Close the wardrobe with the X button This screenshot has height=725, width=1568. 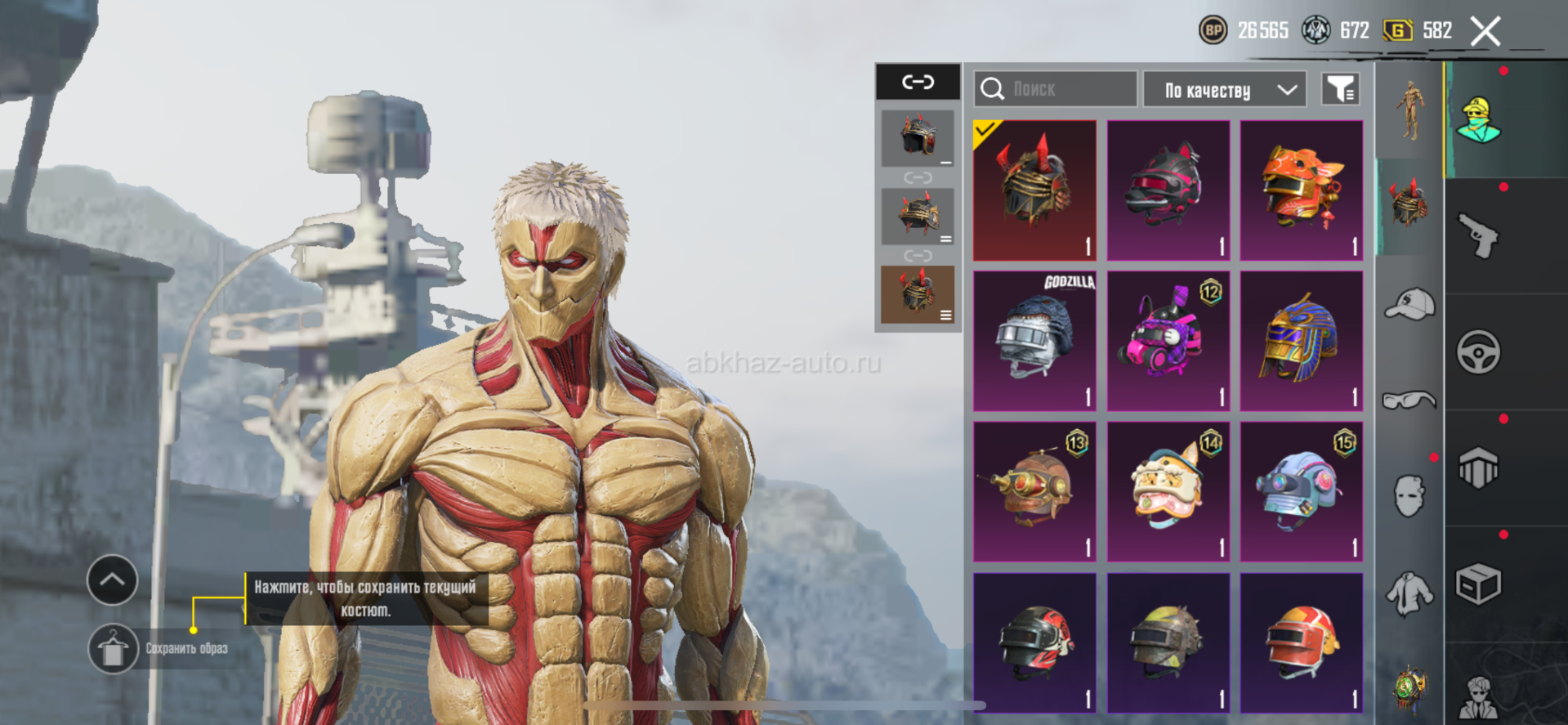pos(1485,32)
